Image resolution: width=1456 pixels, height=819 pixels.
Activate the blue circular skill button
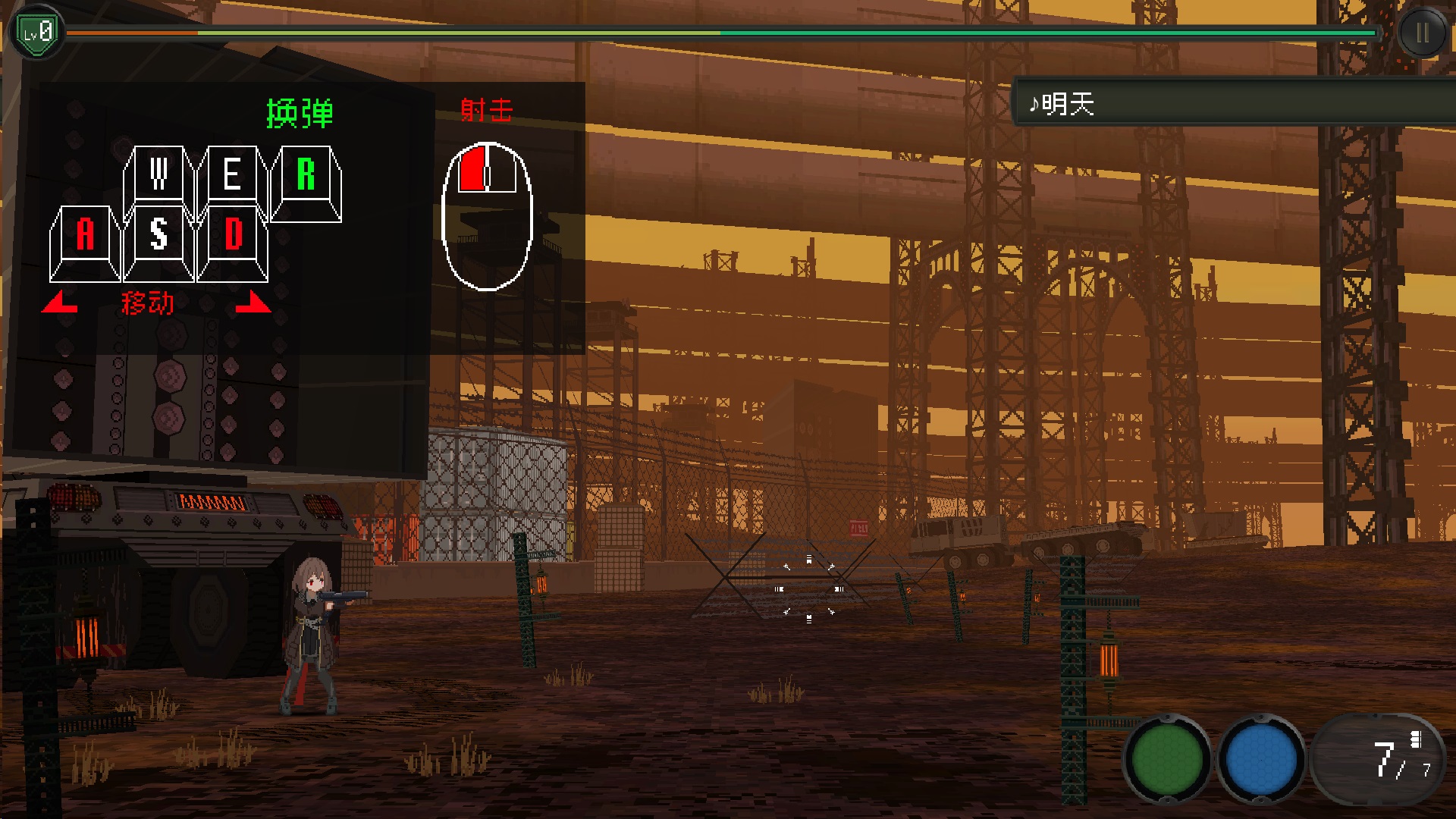pyautogui.click(x=1260, y=758)
